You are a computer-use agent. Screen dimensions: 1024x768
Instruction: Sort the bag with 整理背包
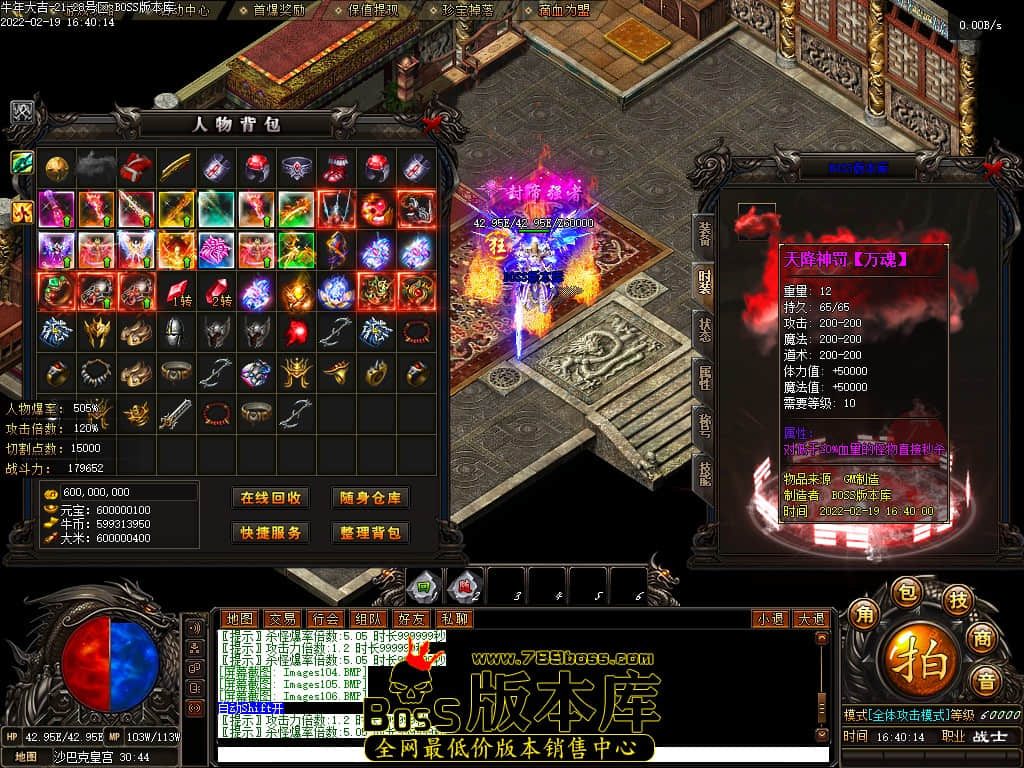[370, 533]
